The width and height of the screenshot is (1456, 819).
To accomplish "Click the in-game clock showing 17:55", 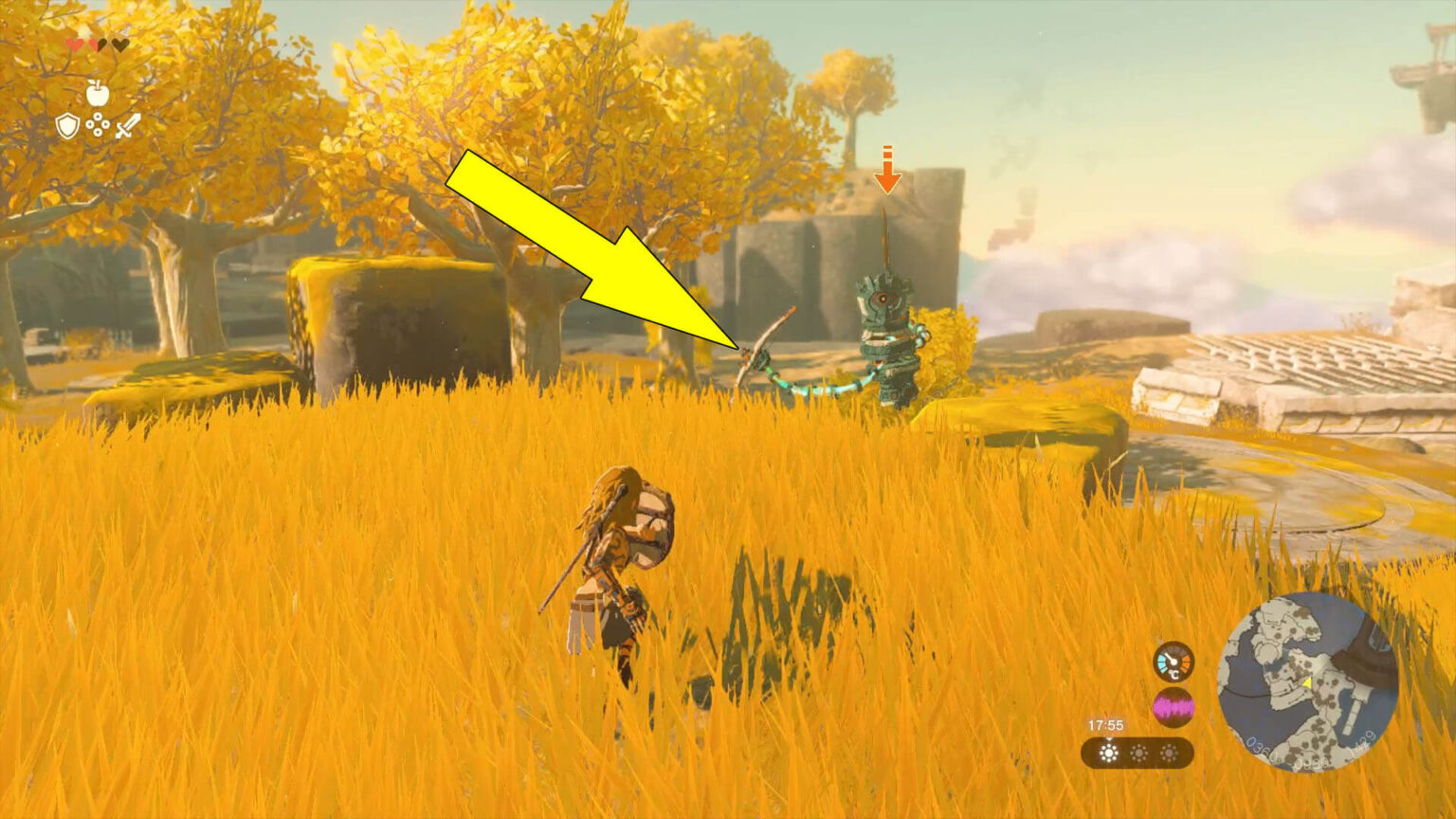I will [1104, 724].
